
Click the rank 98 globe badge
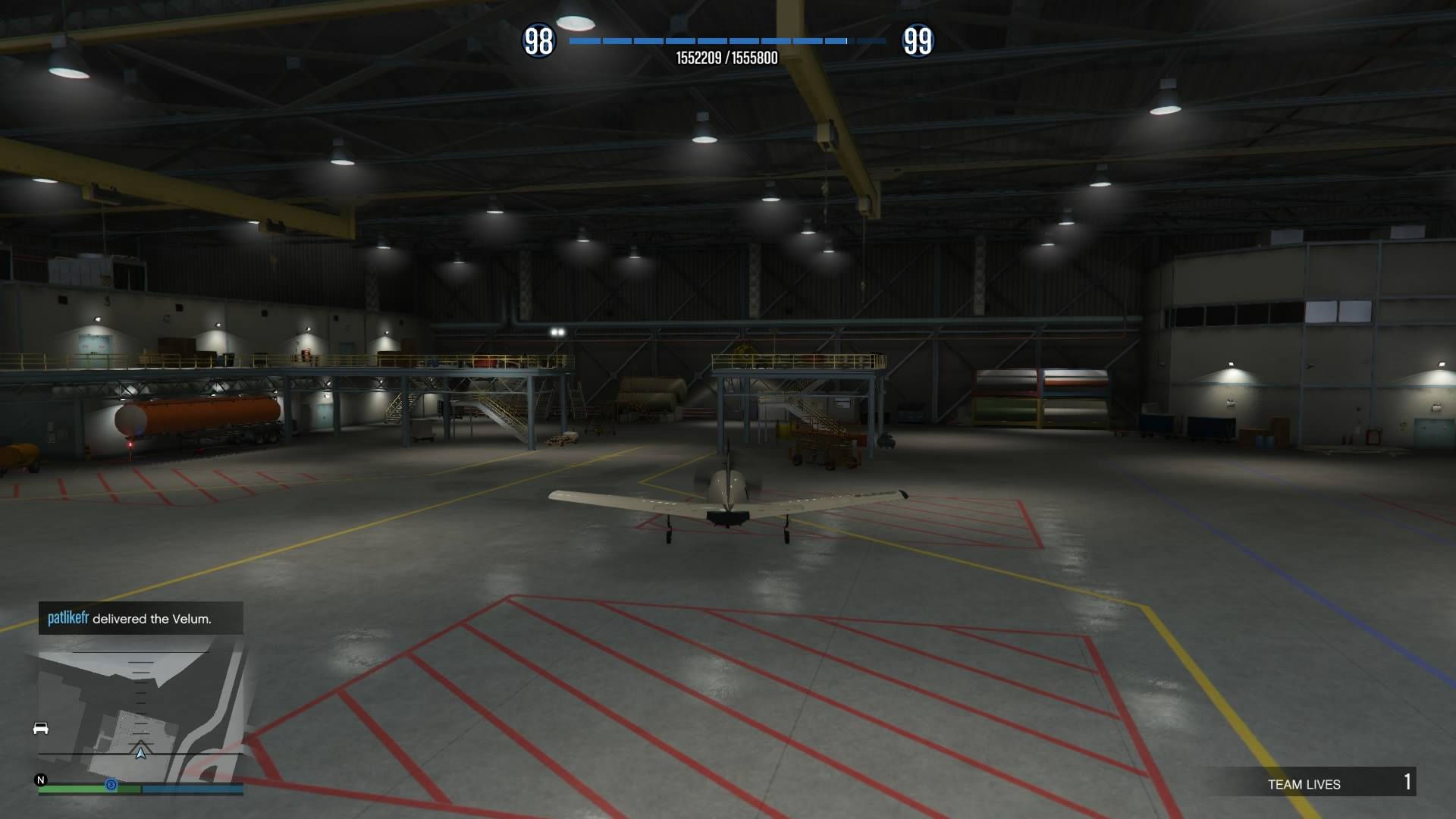(x=538, y=41)
